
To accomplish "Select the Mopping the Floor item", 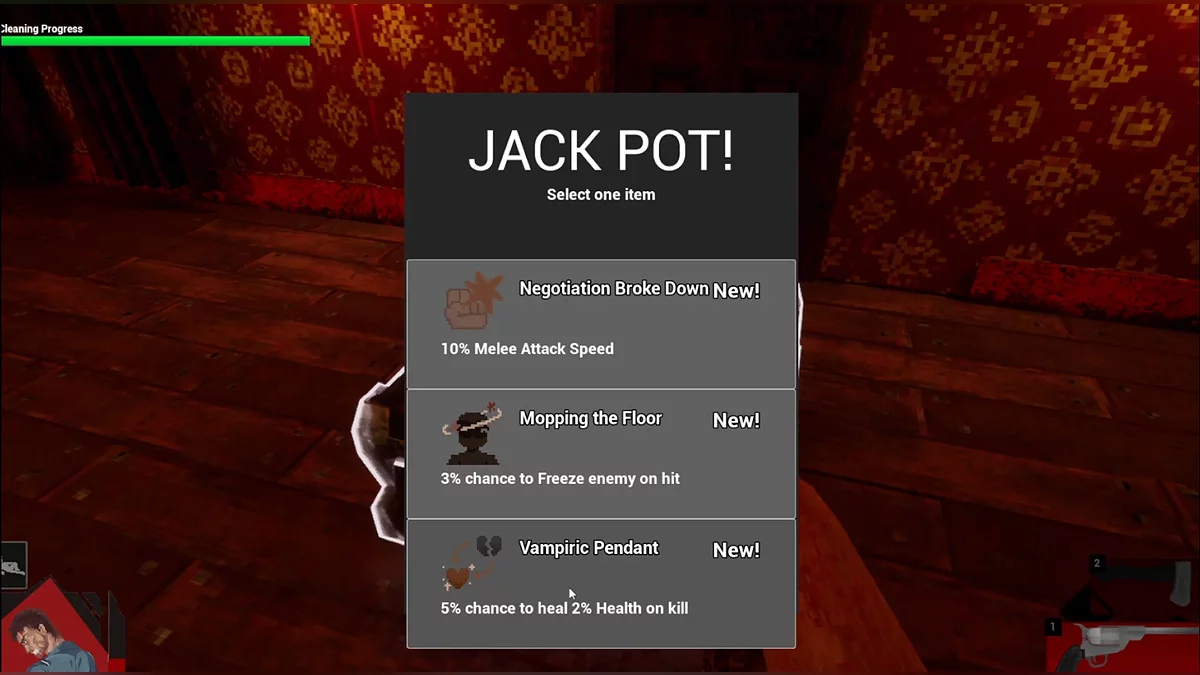I will coord(601,454).
